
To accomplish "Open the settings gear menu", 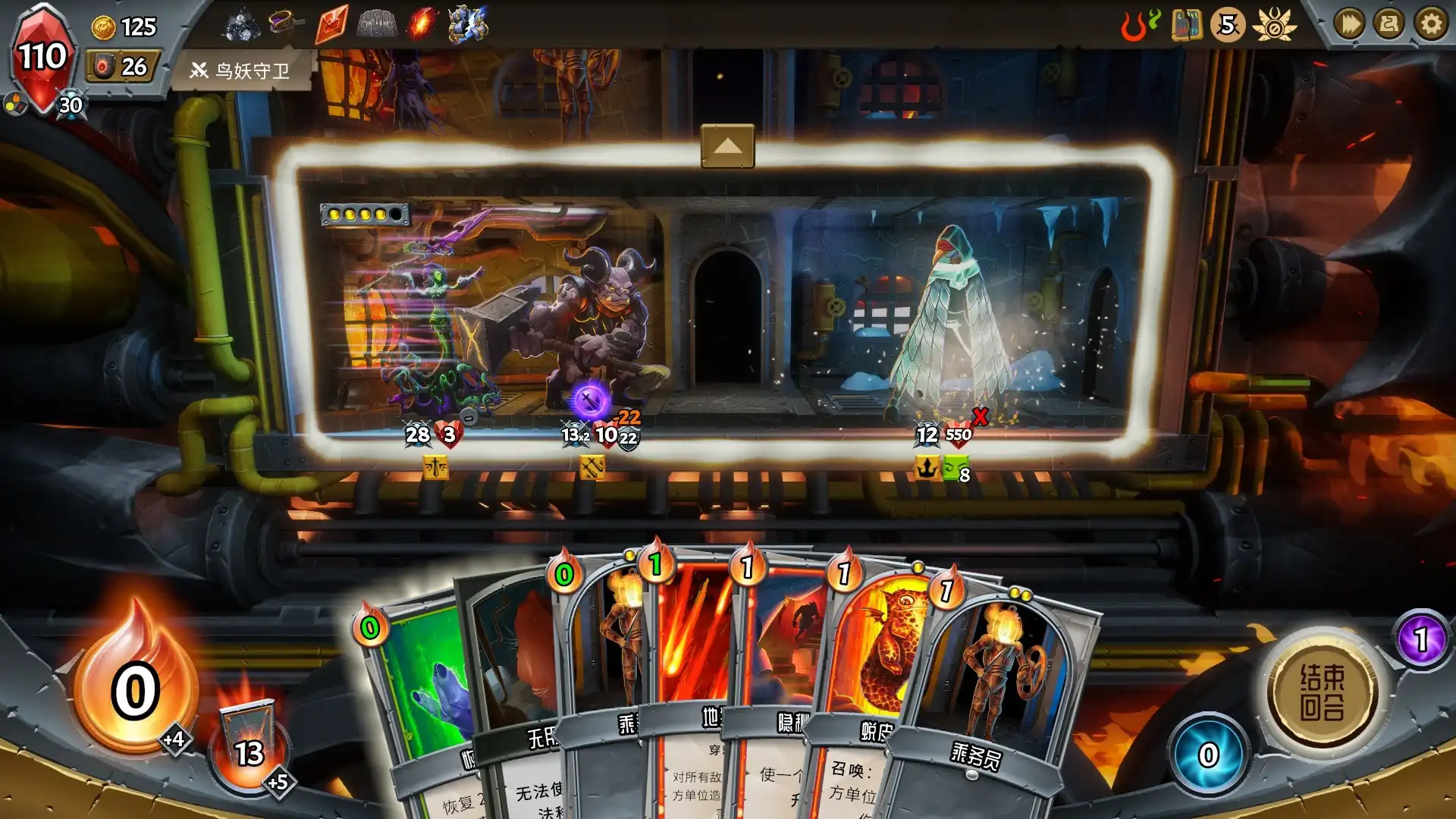I will (x=1432, y=25).
